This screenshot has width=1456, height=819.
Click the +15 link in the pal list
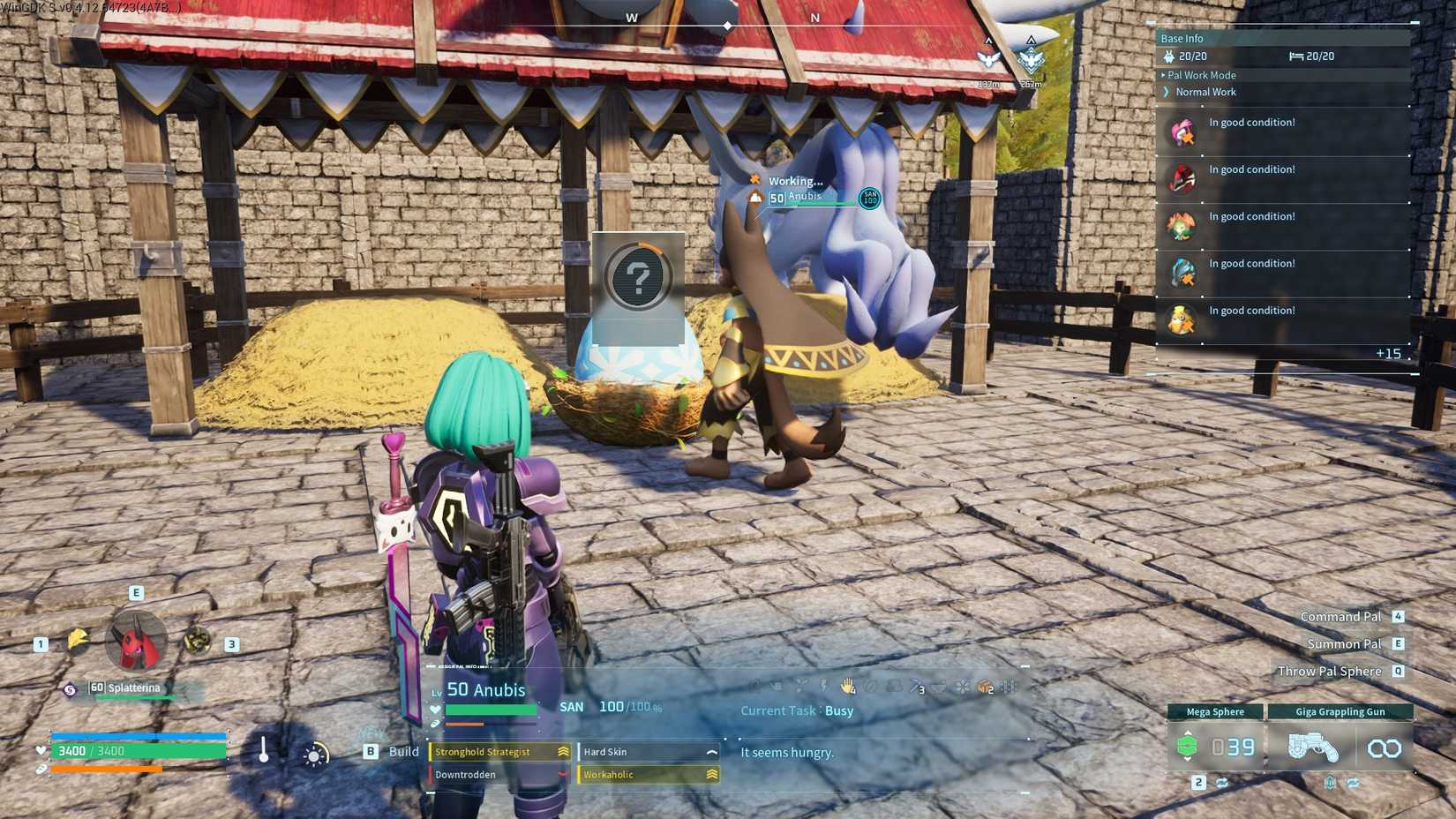coord(1390,353)
